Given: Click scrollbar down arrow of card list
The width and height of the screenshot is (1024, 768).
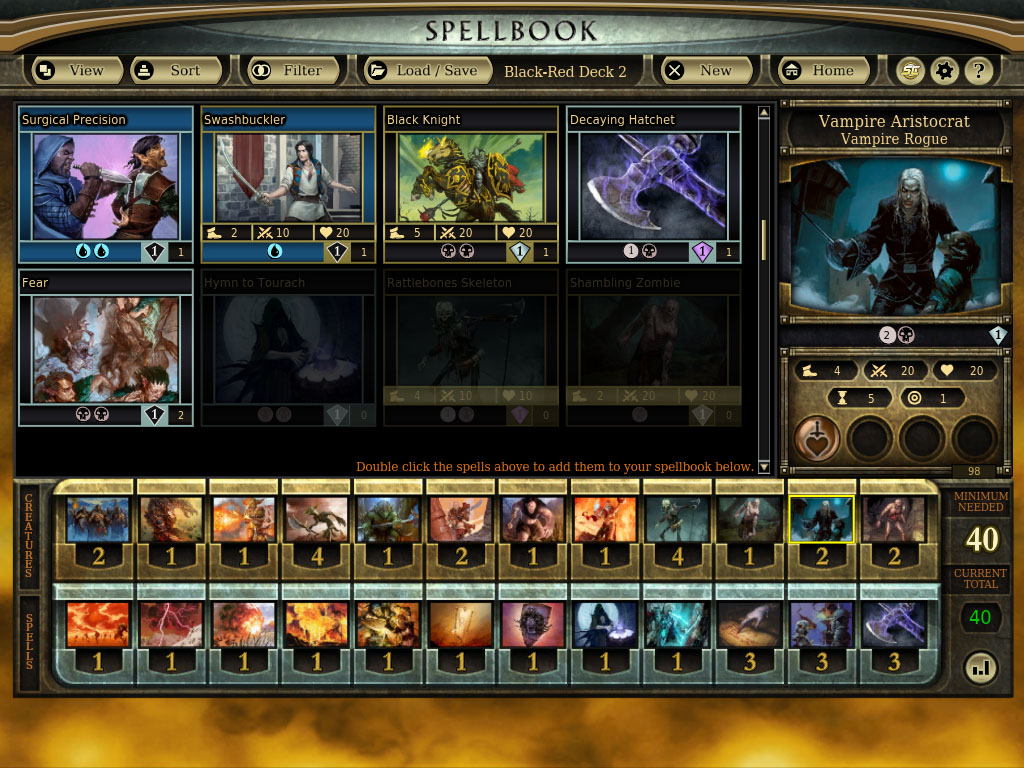Looking at the screenshot, I should click(x=764, y=467).
